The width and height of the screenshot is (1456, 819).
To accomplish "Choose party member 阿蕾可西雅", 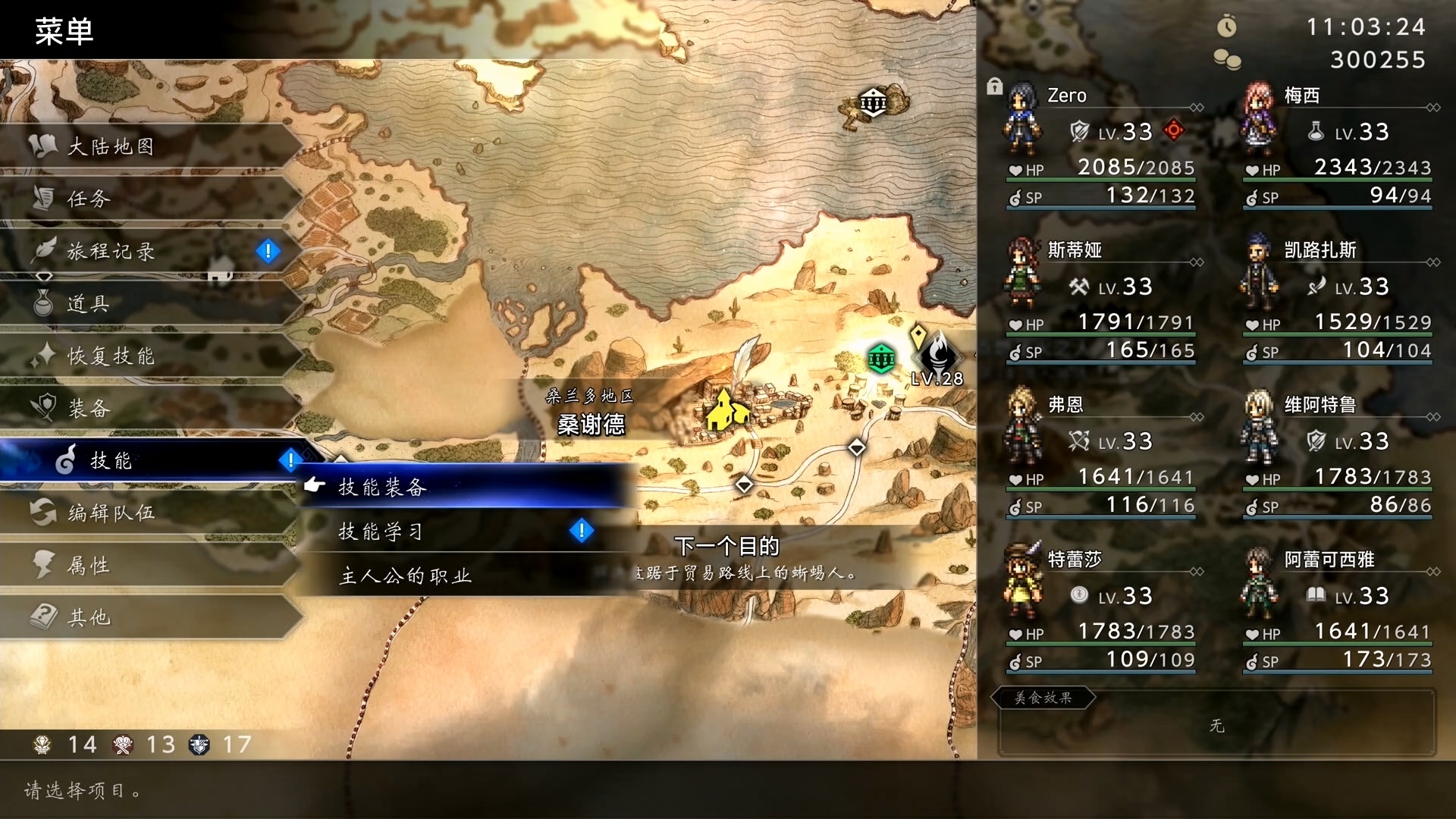I will pos(1338,610).
